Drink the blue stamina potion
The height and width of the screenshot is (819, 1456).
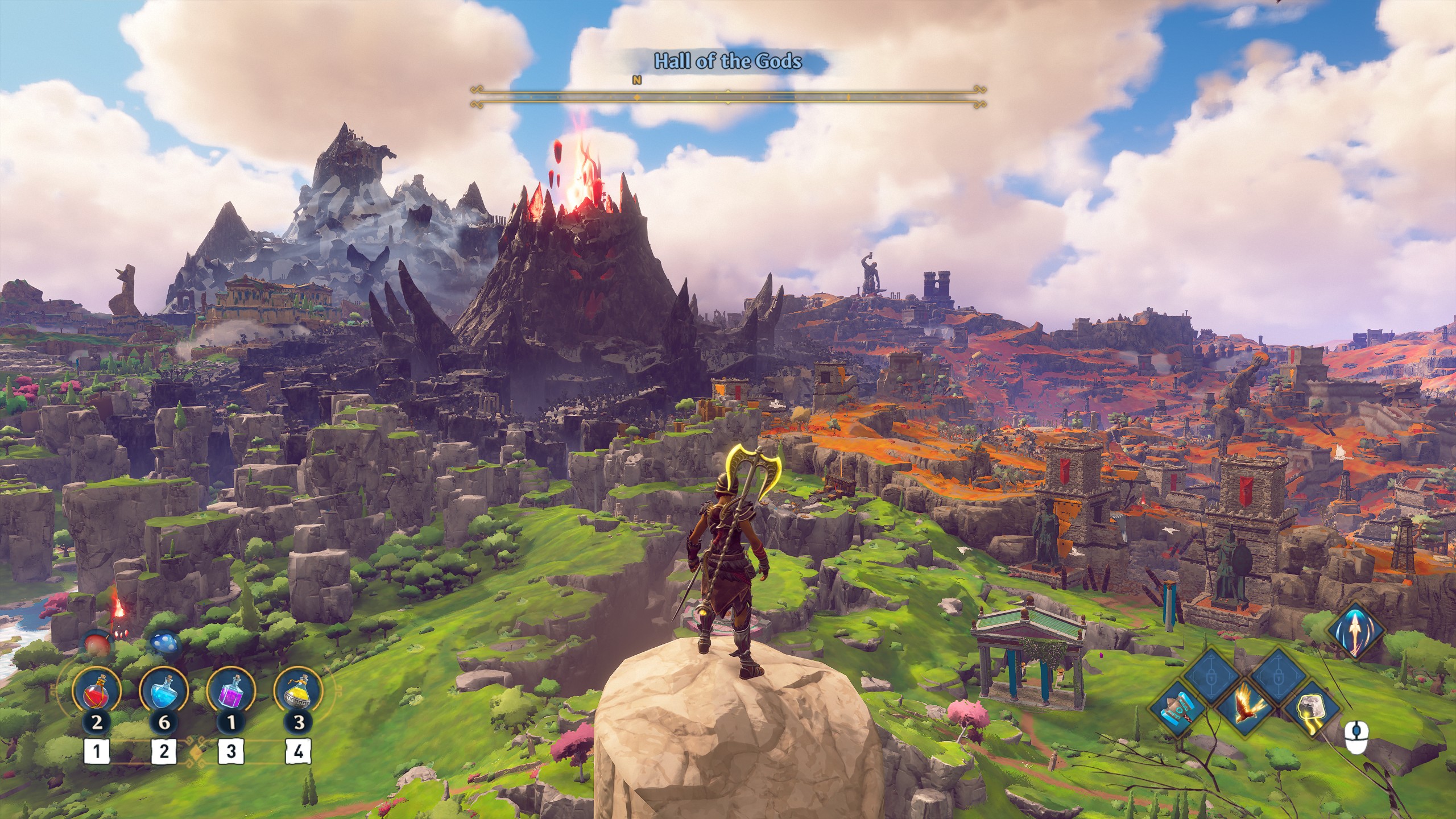(164, 692)
